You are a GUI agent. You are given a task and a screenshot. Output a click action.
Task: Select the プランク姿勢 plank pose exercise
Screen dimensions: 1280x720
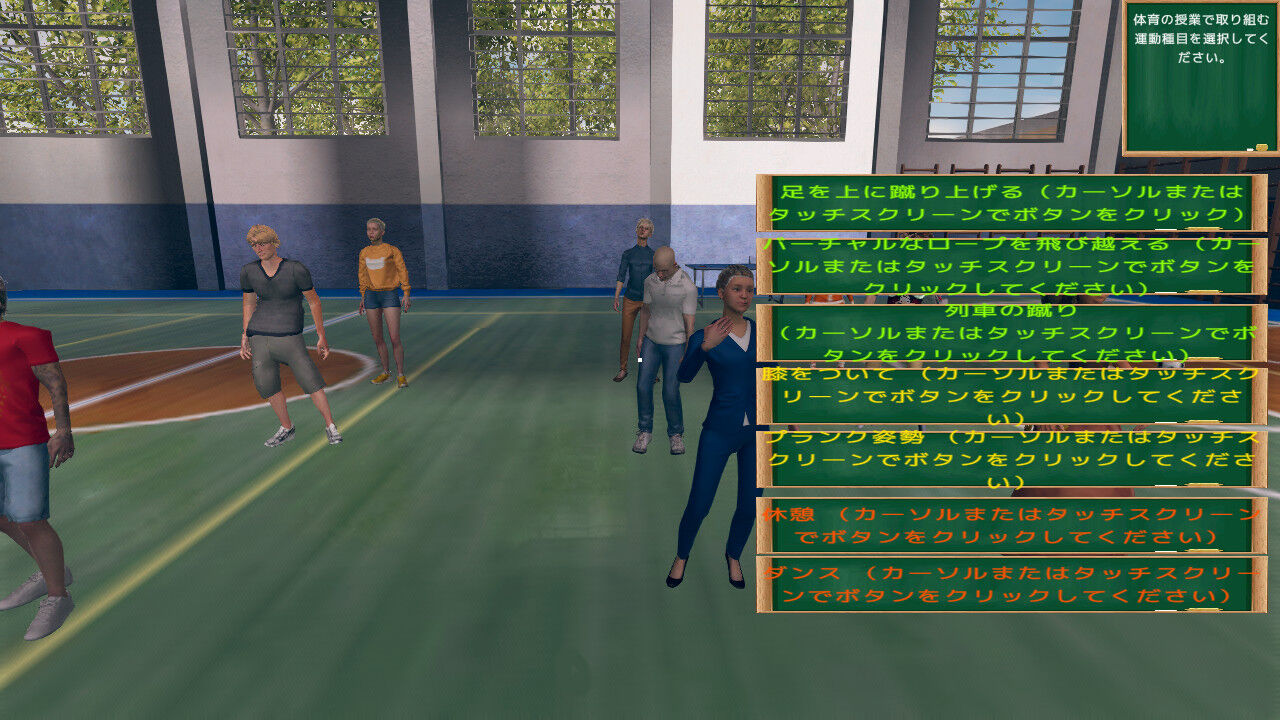tap(1002, 461)
